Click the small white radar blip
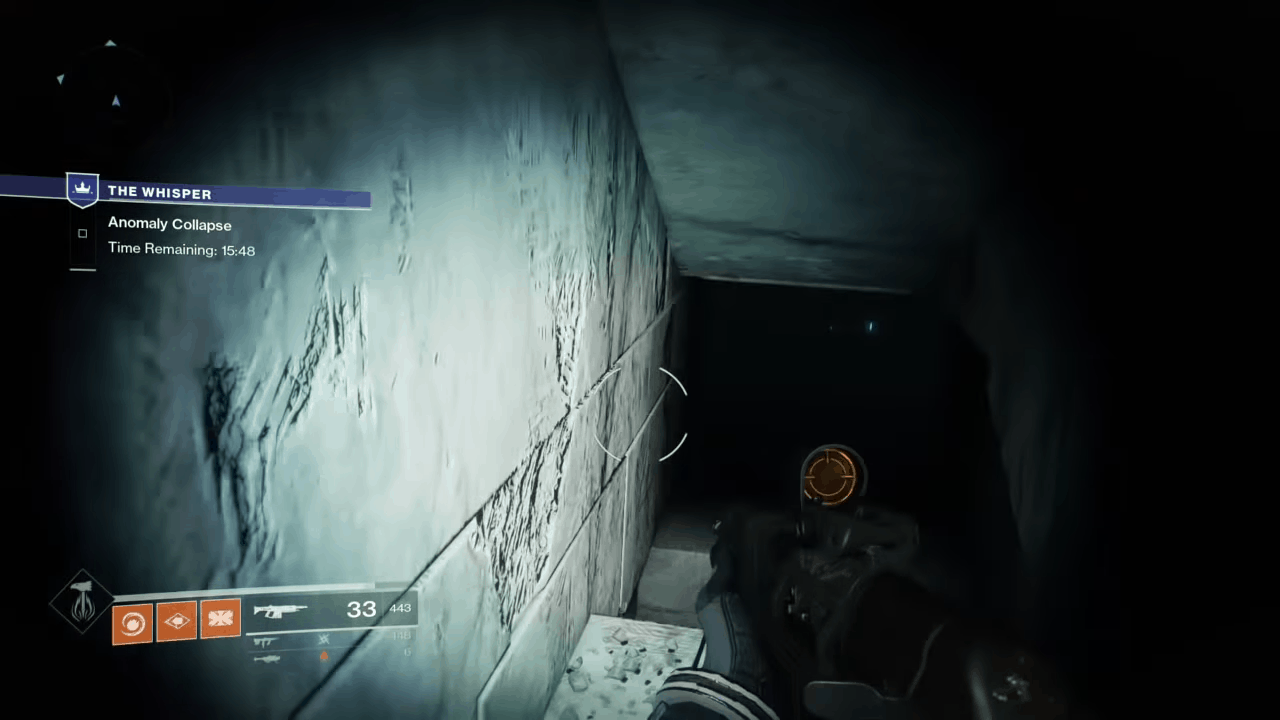1280x720 pixels. point(61,80)
